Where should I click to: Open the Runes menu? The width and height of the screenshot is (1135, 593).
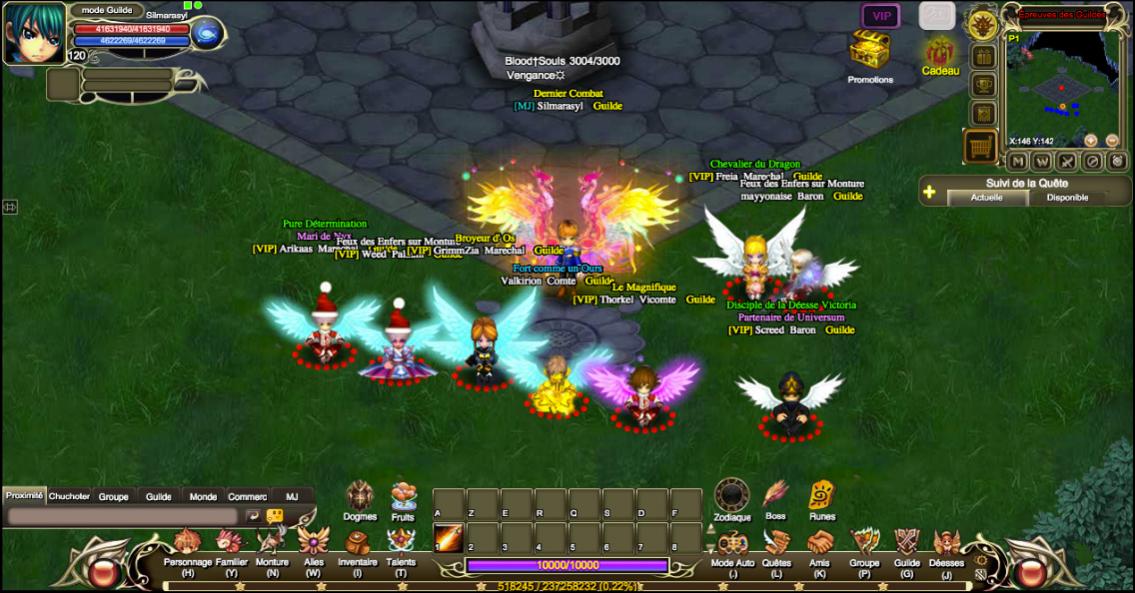[821, 495]
